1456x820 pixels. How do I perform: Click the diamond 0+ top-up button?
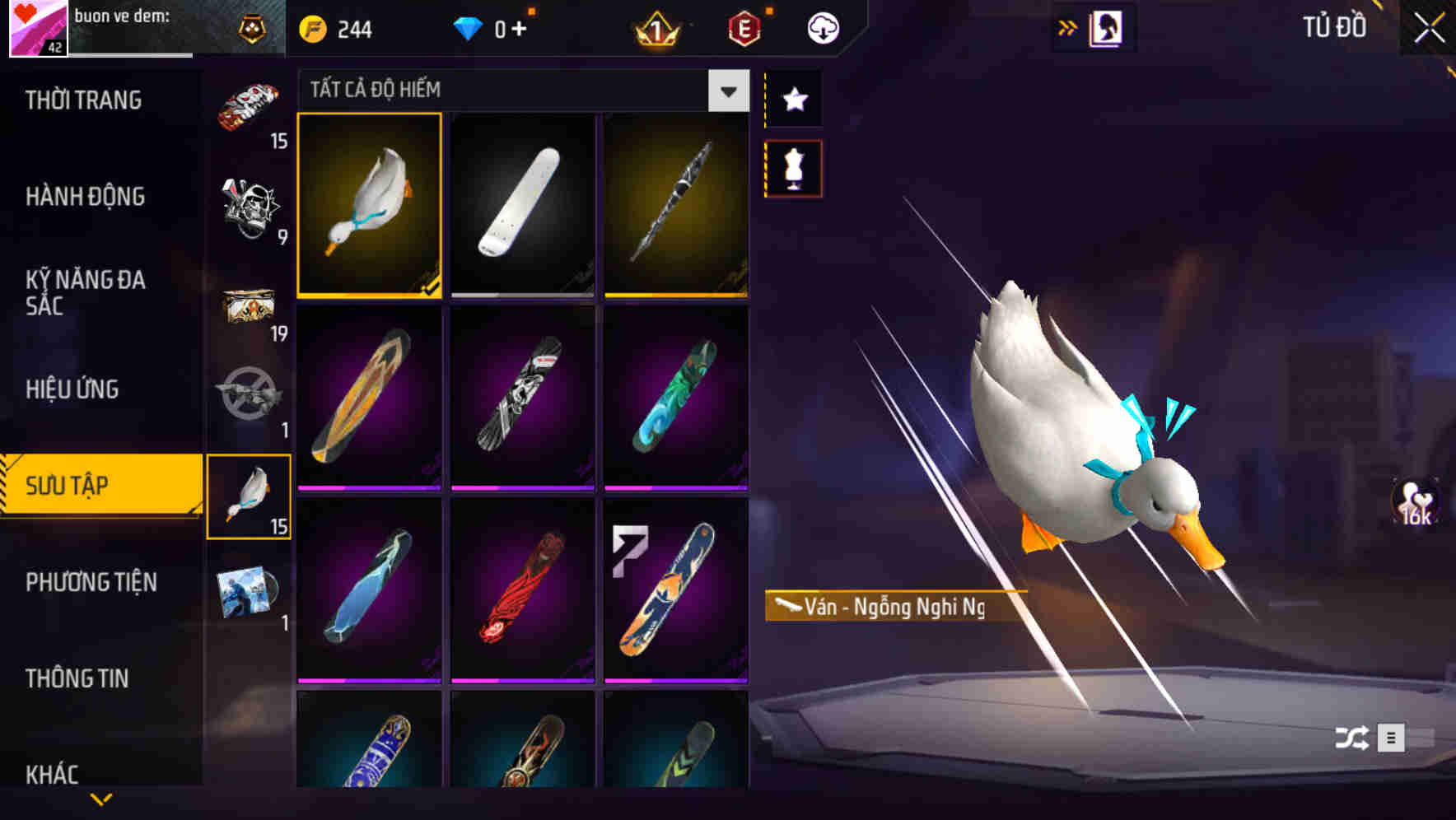[x=494, y=27]
